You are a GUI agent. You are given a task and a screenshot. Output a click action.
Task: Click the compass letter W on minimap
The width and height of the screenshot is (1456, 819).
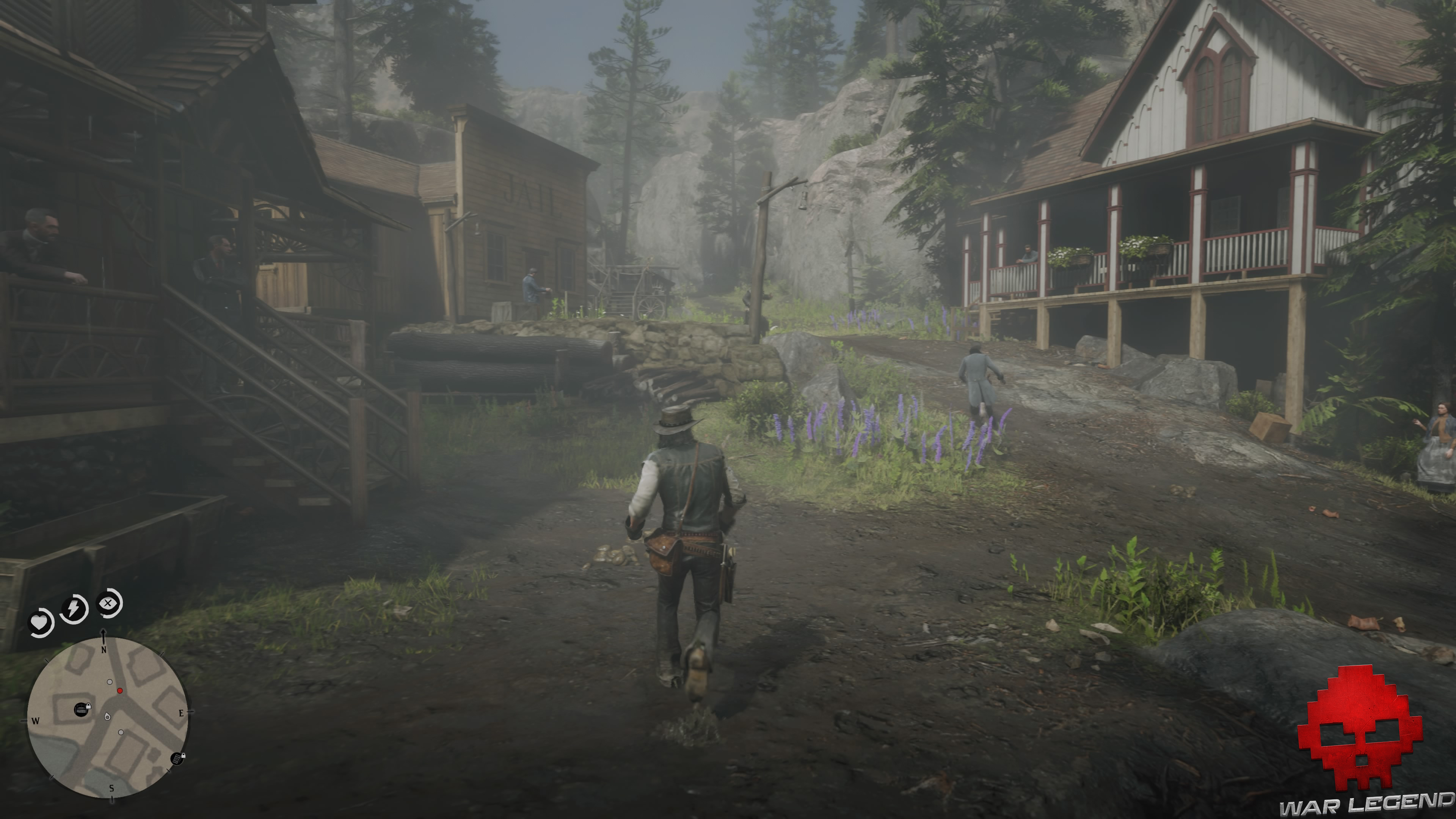(36, 721)
